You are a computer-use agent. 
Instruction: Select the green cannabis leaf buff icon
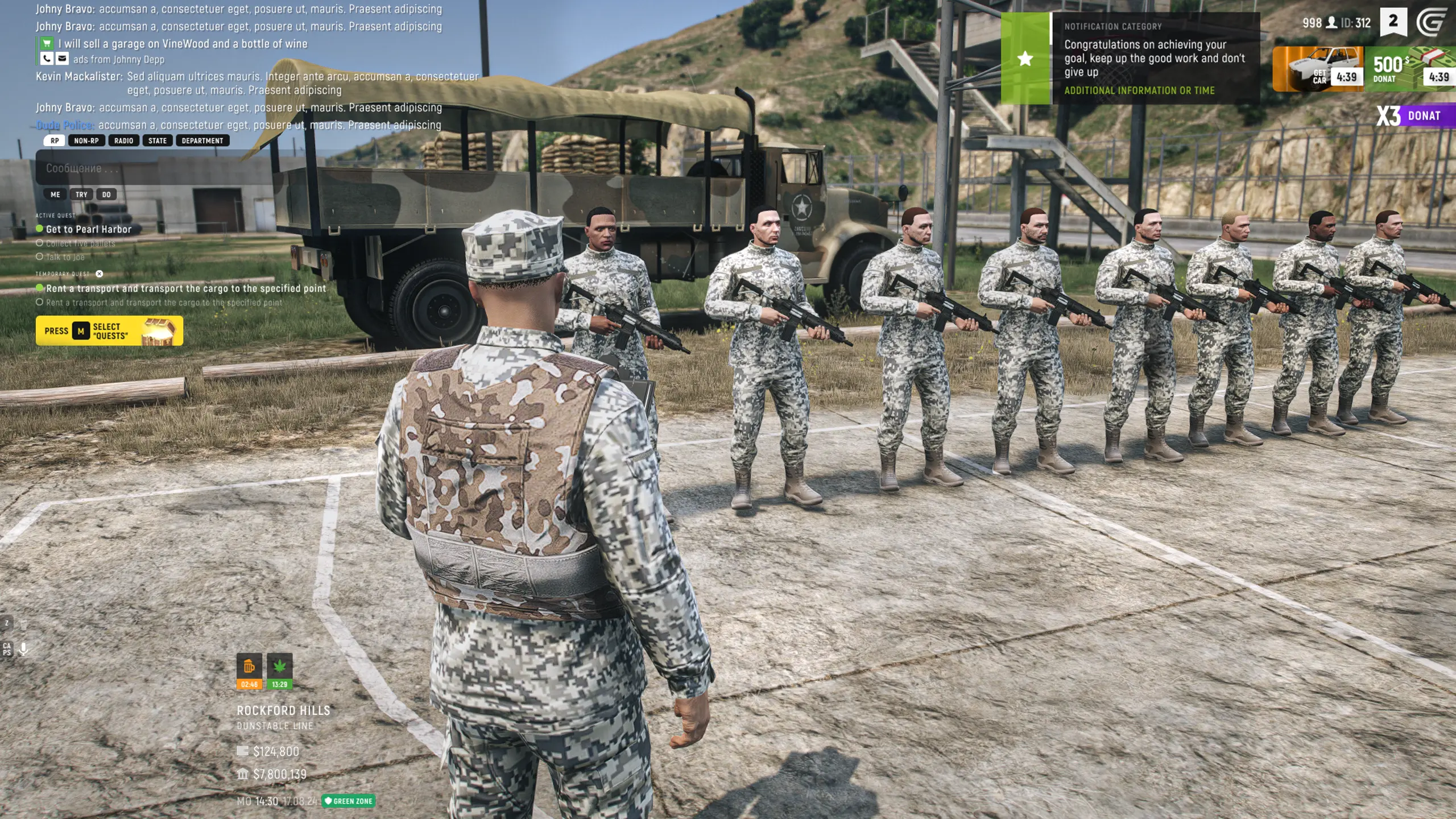pos(279,671)
